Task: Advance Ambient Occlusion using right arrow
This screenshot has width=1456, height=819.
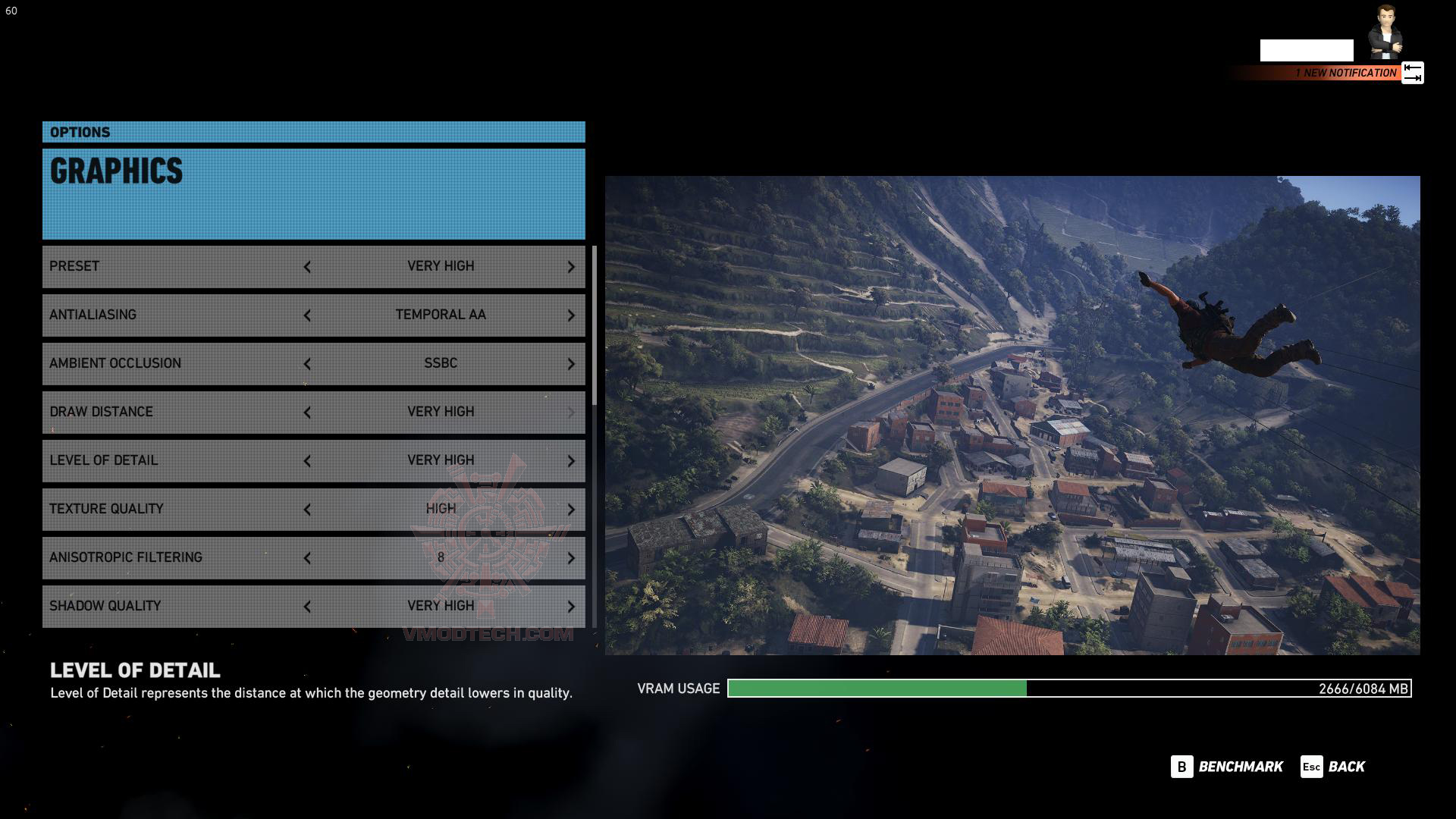Action: 571,364
